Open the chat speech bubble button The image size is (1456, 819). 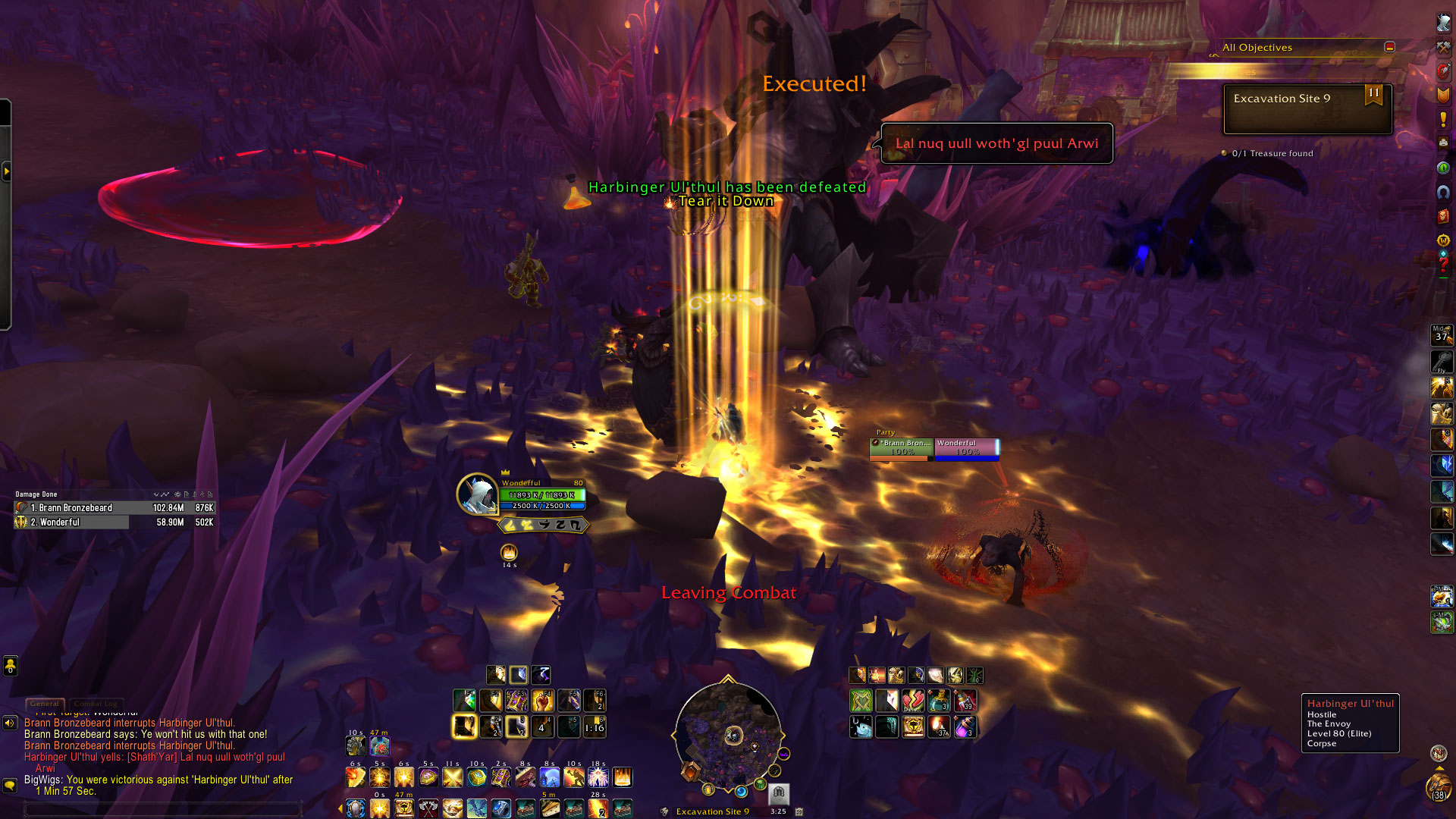click(10, 786)
